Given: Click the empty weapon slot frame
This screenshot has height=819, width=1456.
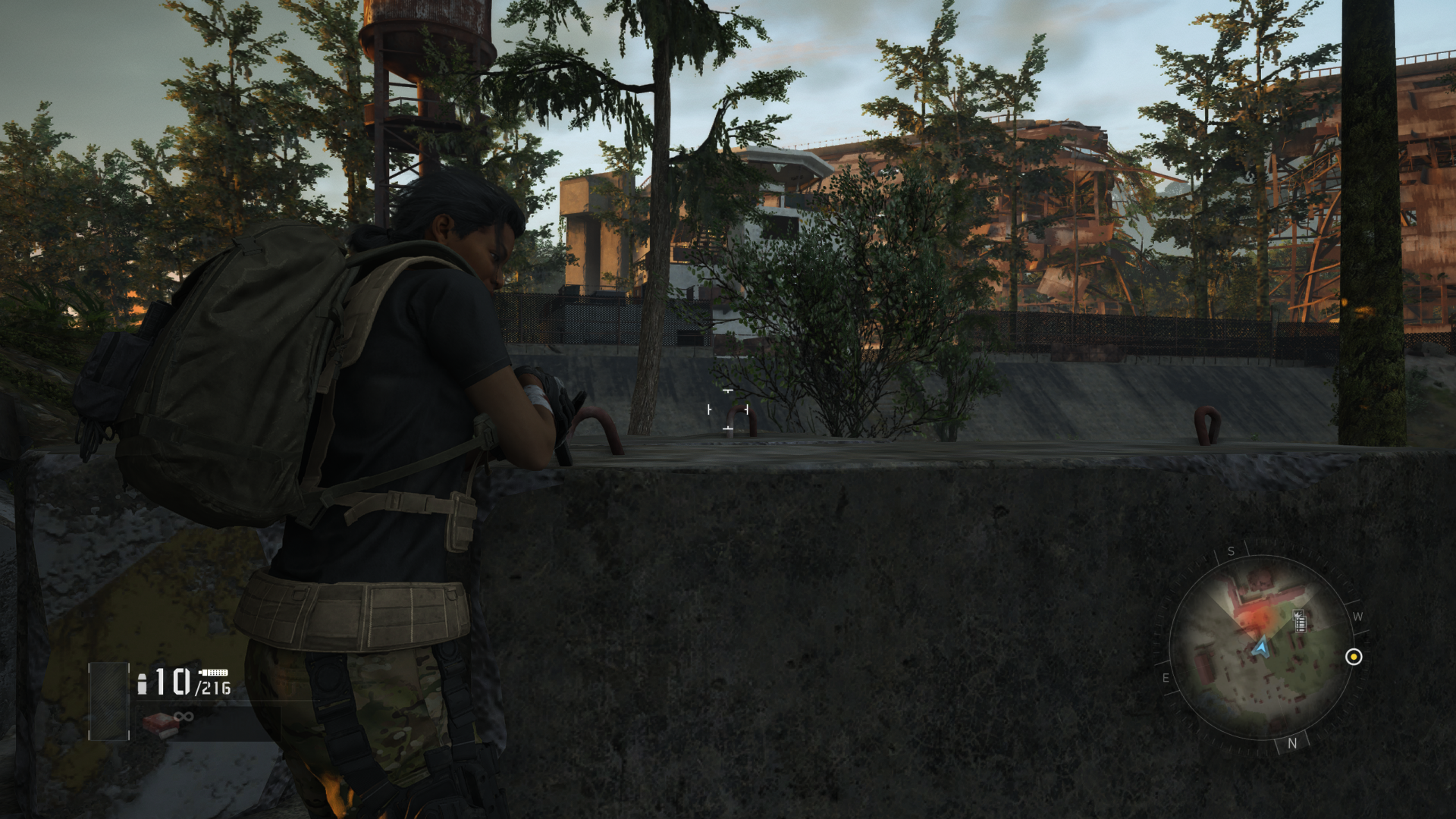Looking at the screenshot, I should tap(109, 701).
